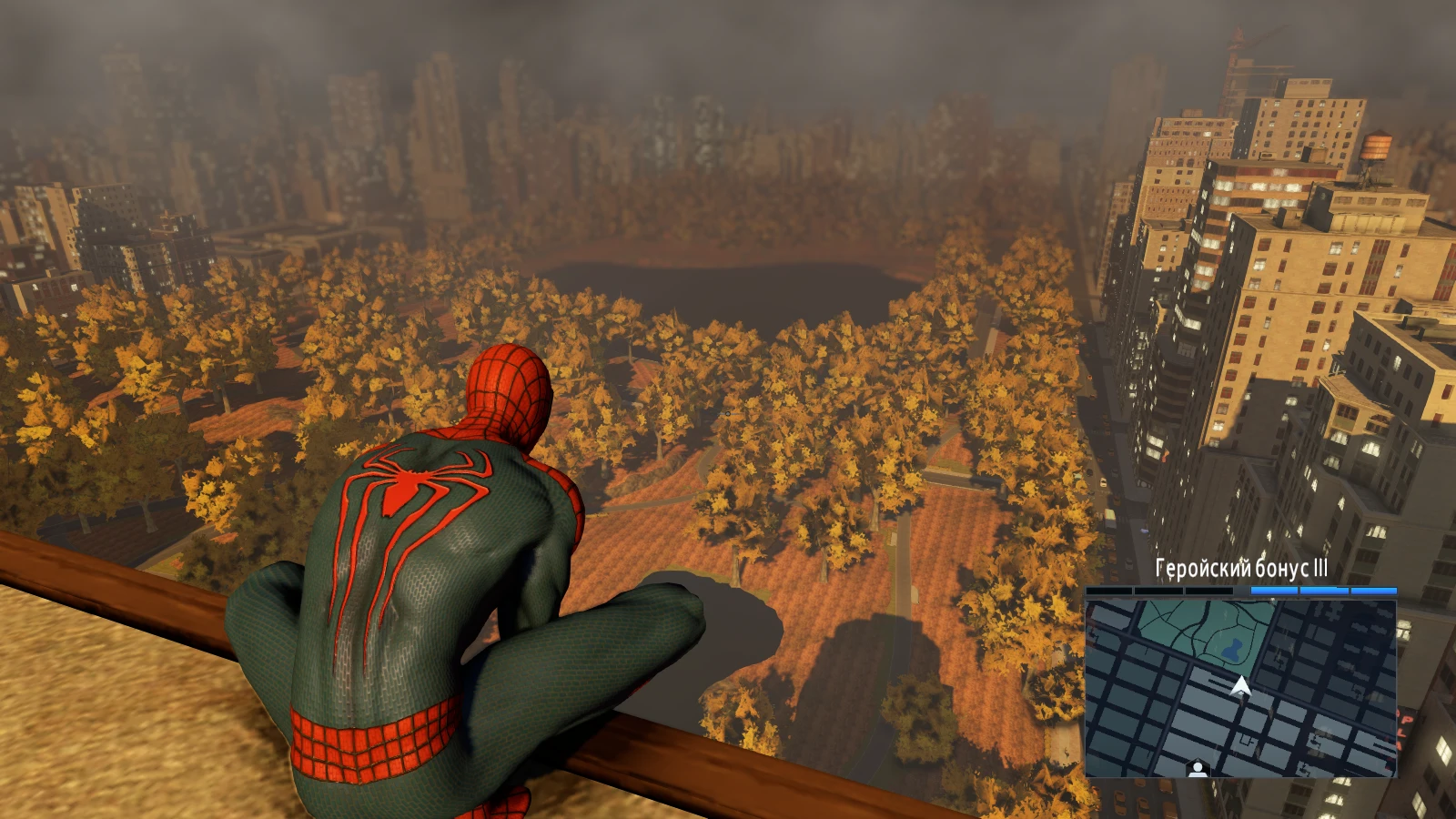Click the white player arrow on the minimap

(x=1240, y=687)
